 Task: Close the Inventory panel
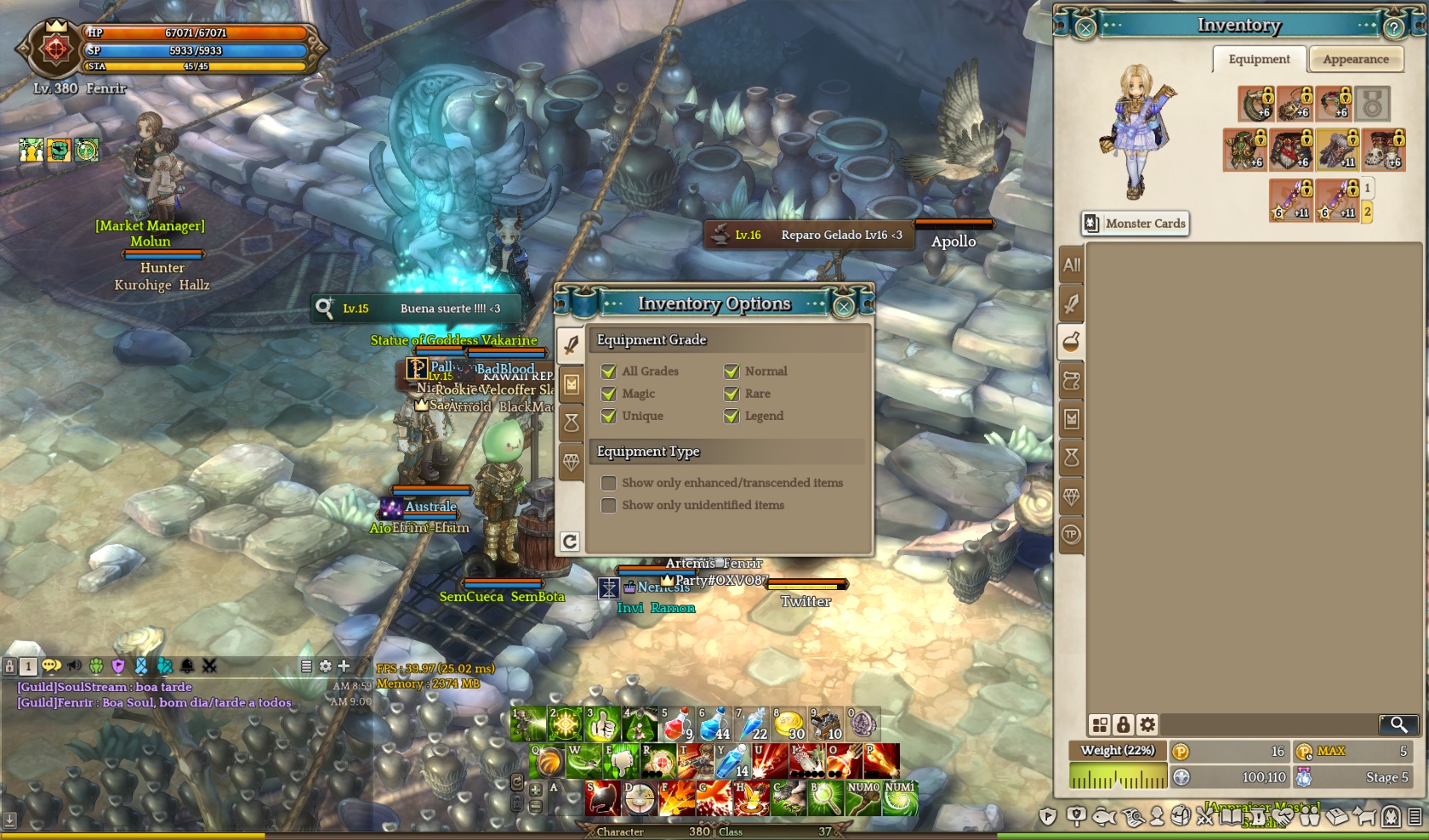click(1085, 27)
